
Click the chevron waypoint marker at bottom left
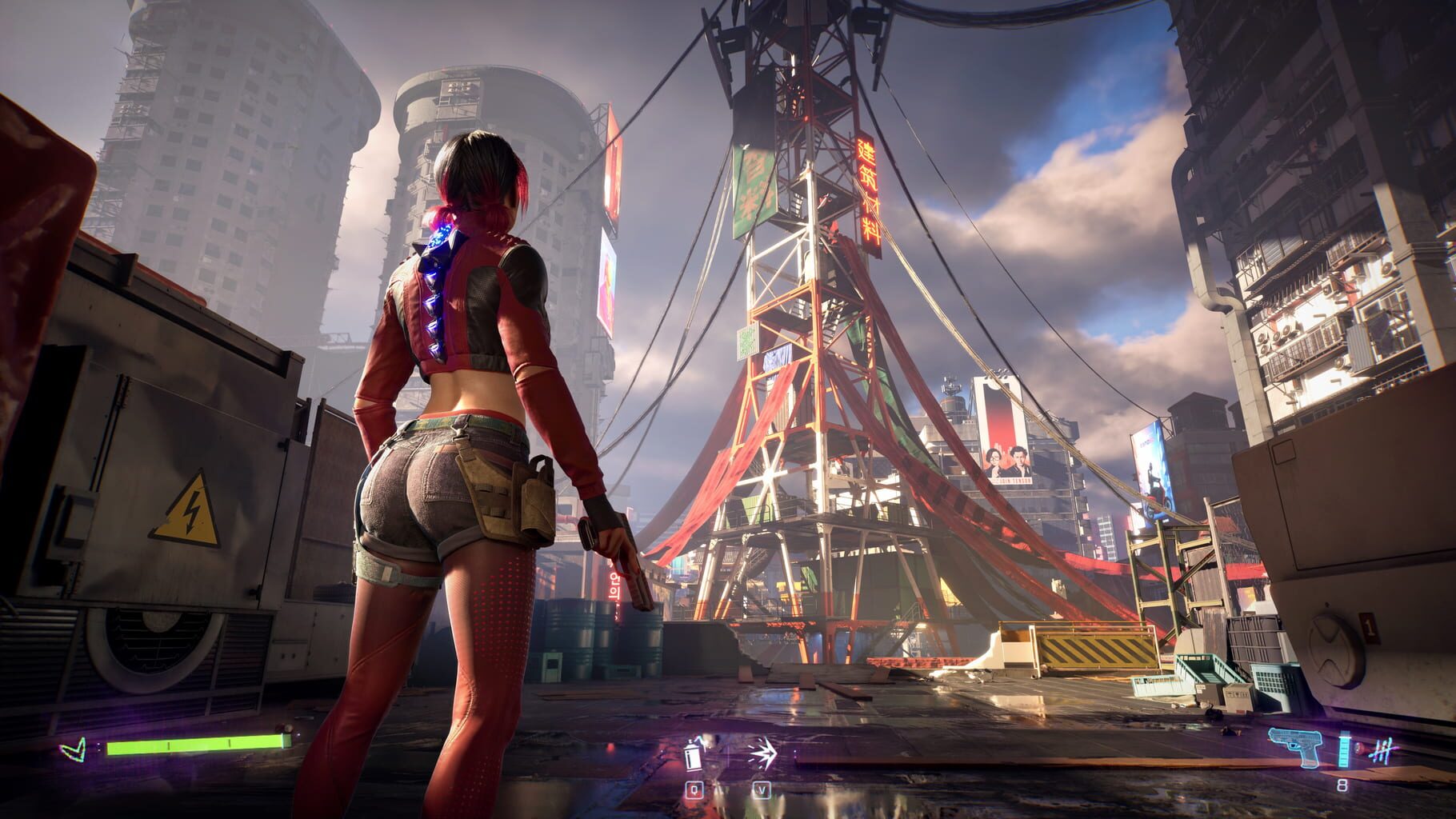(74, 749)
